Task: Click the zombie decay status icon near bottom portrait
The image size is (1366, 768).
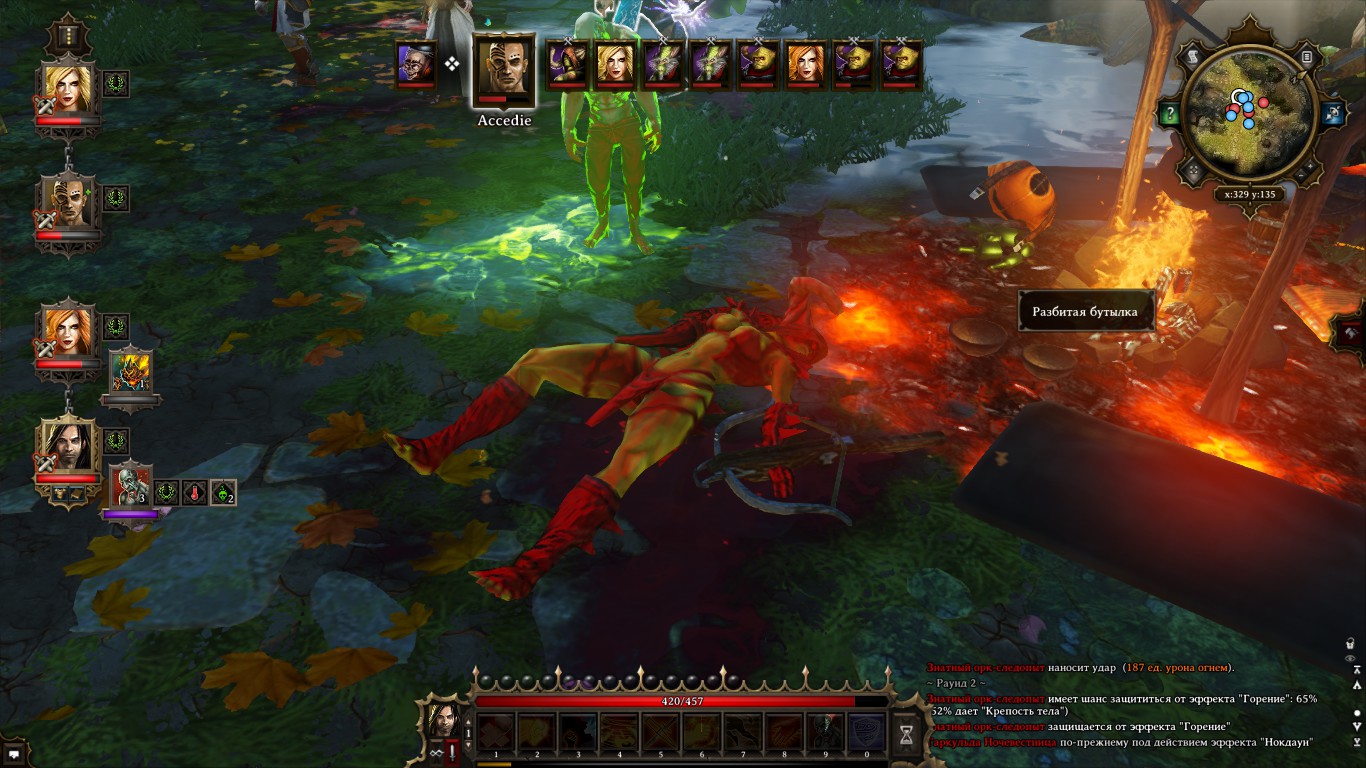Action: click(130, 487)
